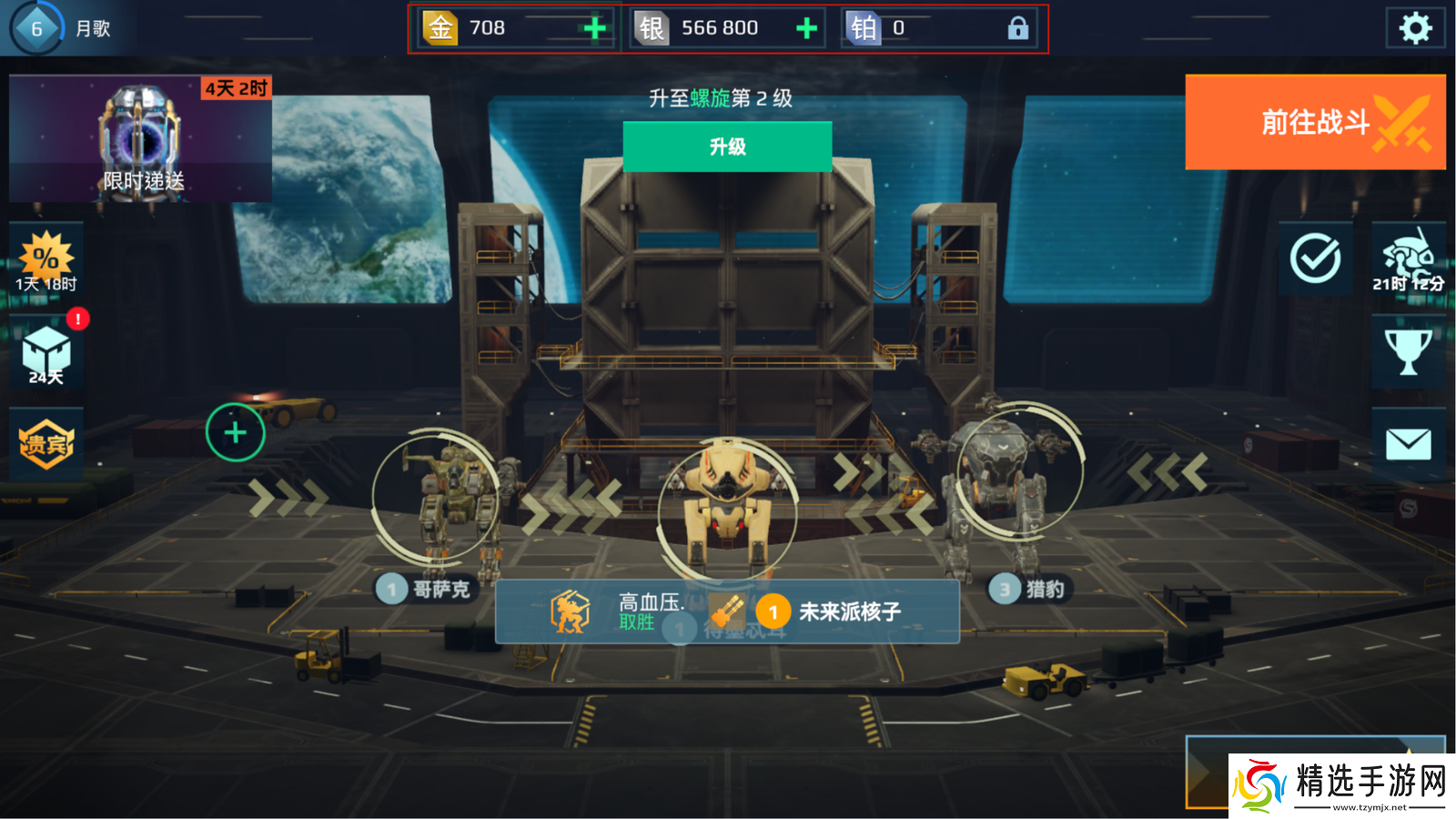Open the percent discount sale icon

point(46,259)
